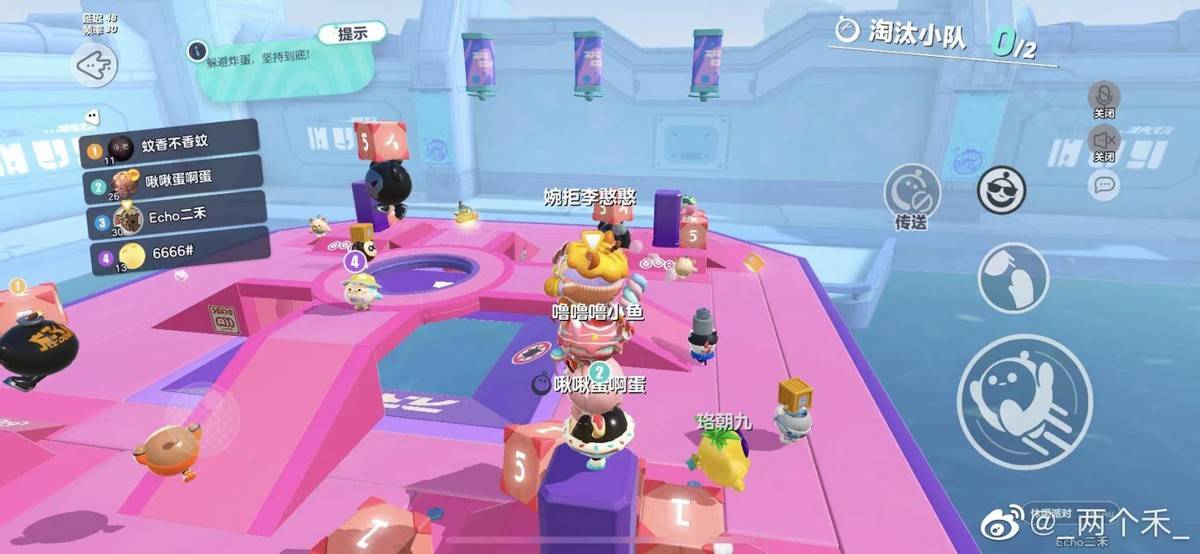Tap the arrow-shaped exit button
This screenshot has width=1200, height=554.
(96, 66)
